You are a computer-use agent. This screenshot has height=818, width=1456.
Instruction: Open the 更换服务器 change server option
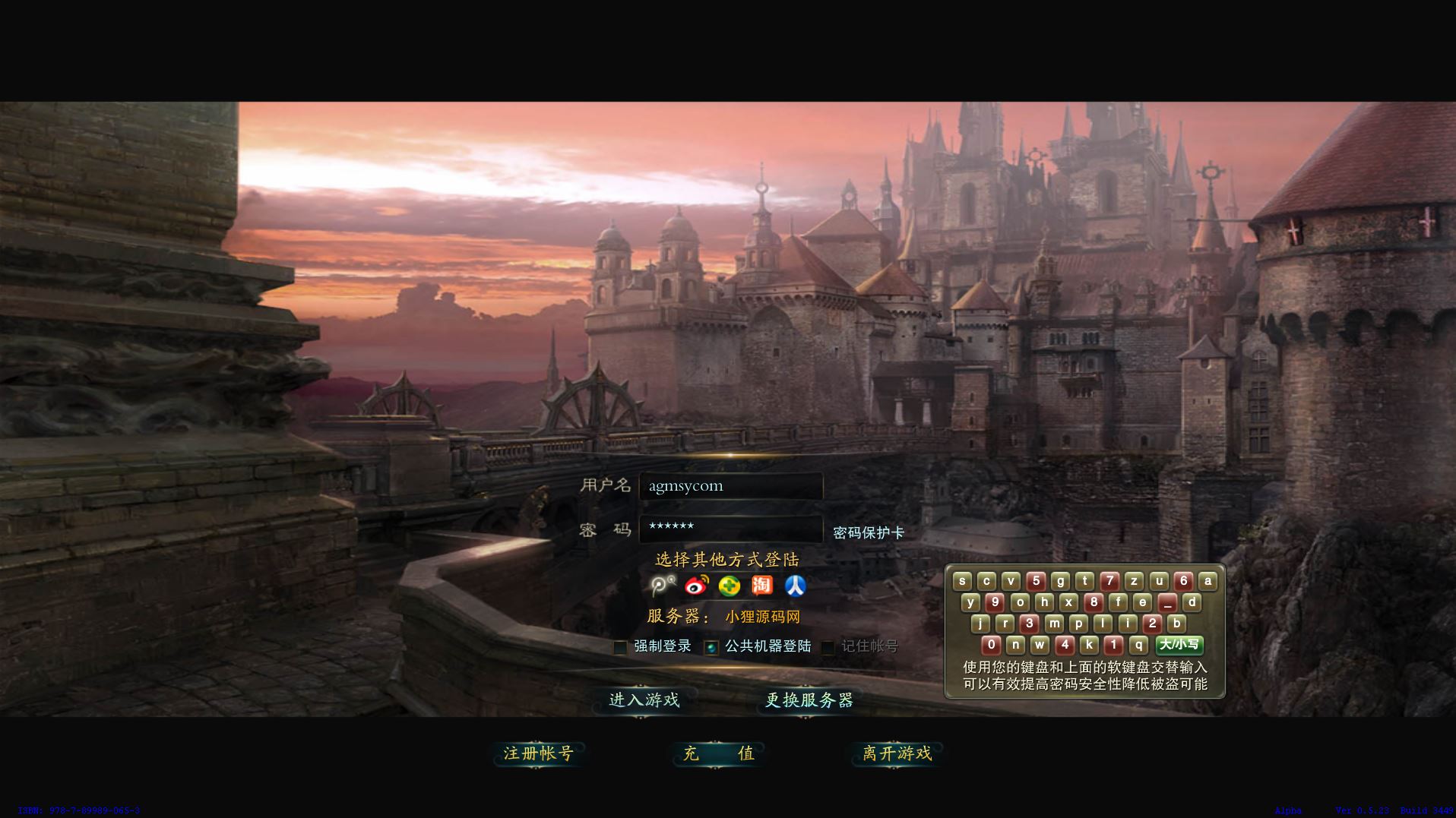(x=809, y=700)
